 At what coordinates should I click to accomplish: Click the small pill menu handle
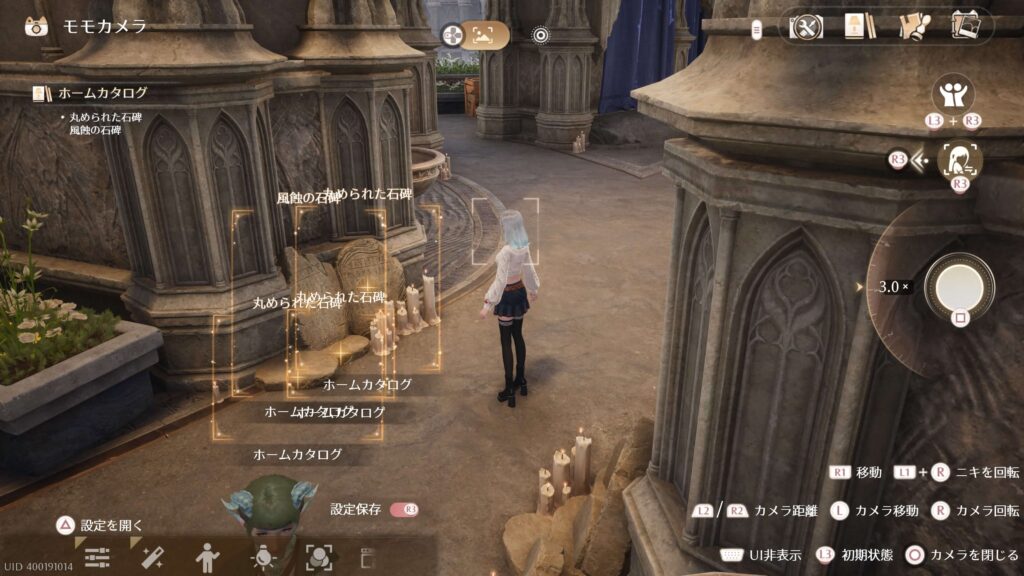[756, 28]
